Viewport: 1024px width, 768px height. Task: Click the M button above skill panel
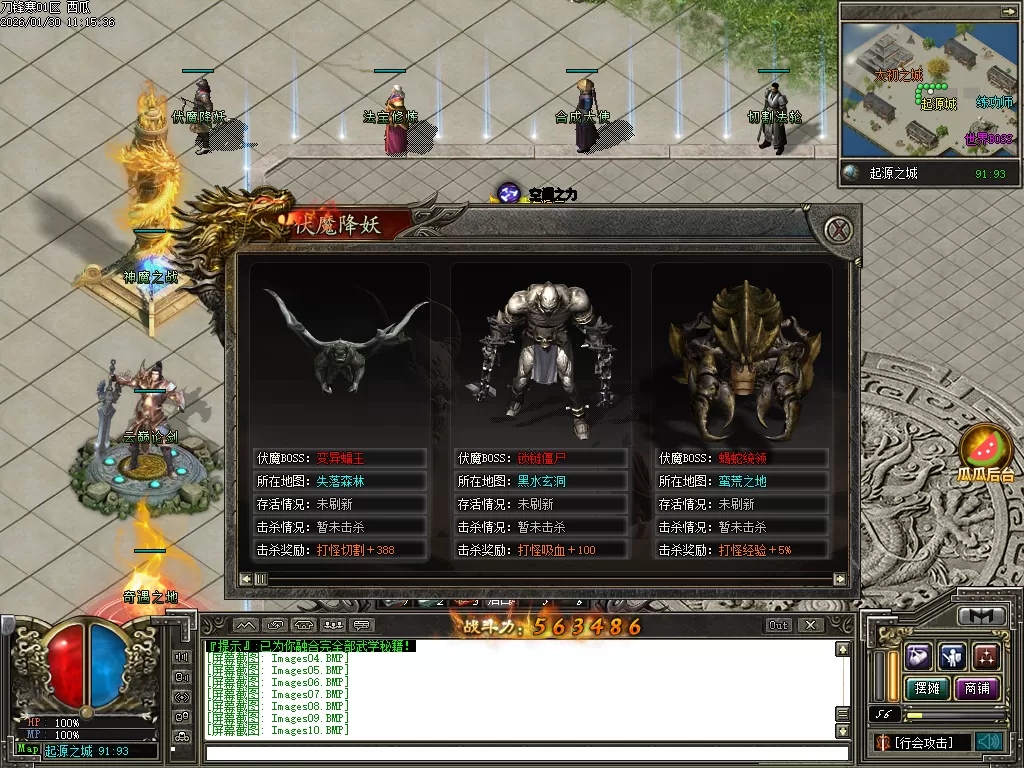[981, 616]
